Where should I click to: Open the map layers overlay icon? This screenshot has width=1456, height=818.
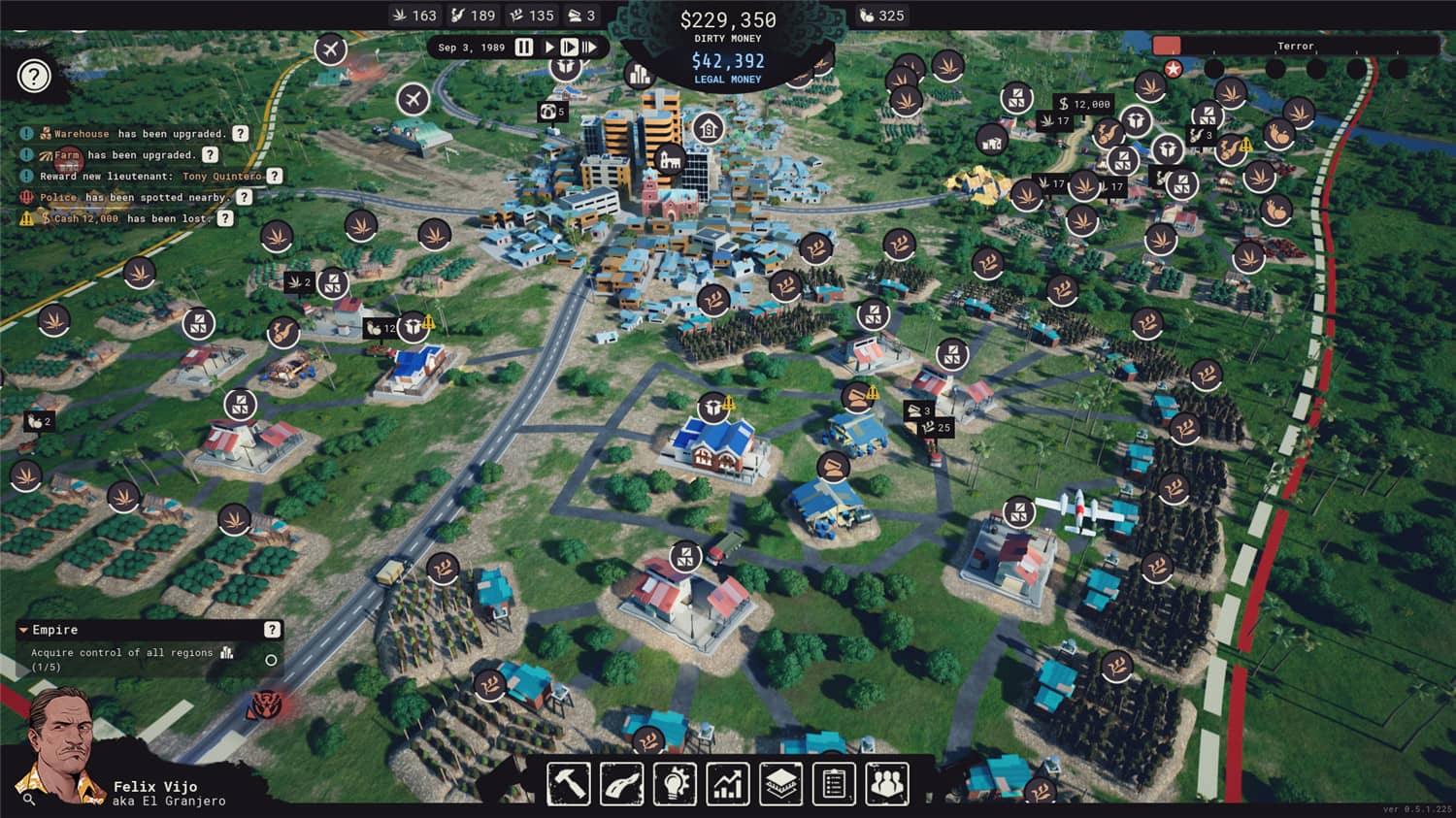pos(781,784)
